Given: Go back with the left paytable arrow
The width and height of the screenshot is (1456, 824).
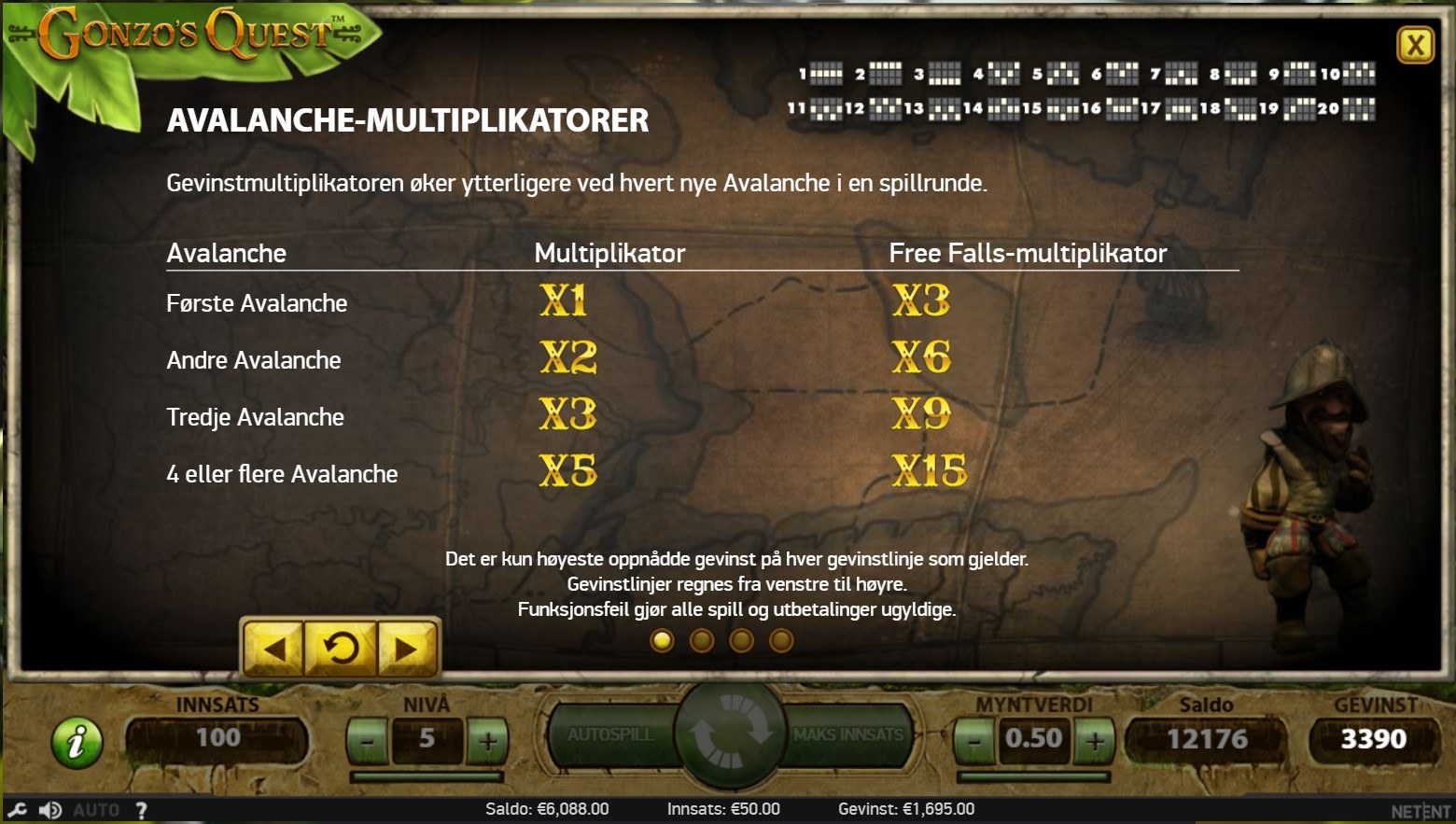Looking at the screenshot, I should click(275, 649).
